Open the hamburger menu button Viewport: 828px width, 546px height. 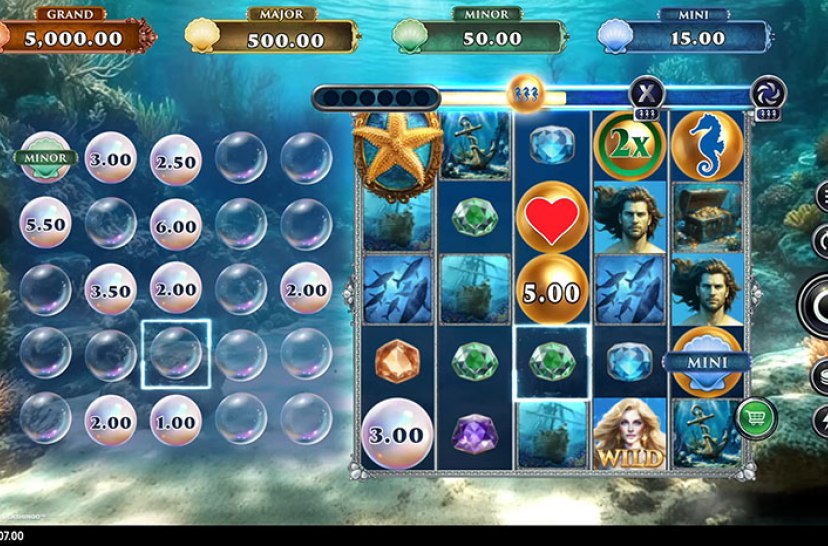click(x=822, y=195)
